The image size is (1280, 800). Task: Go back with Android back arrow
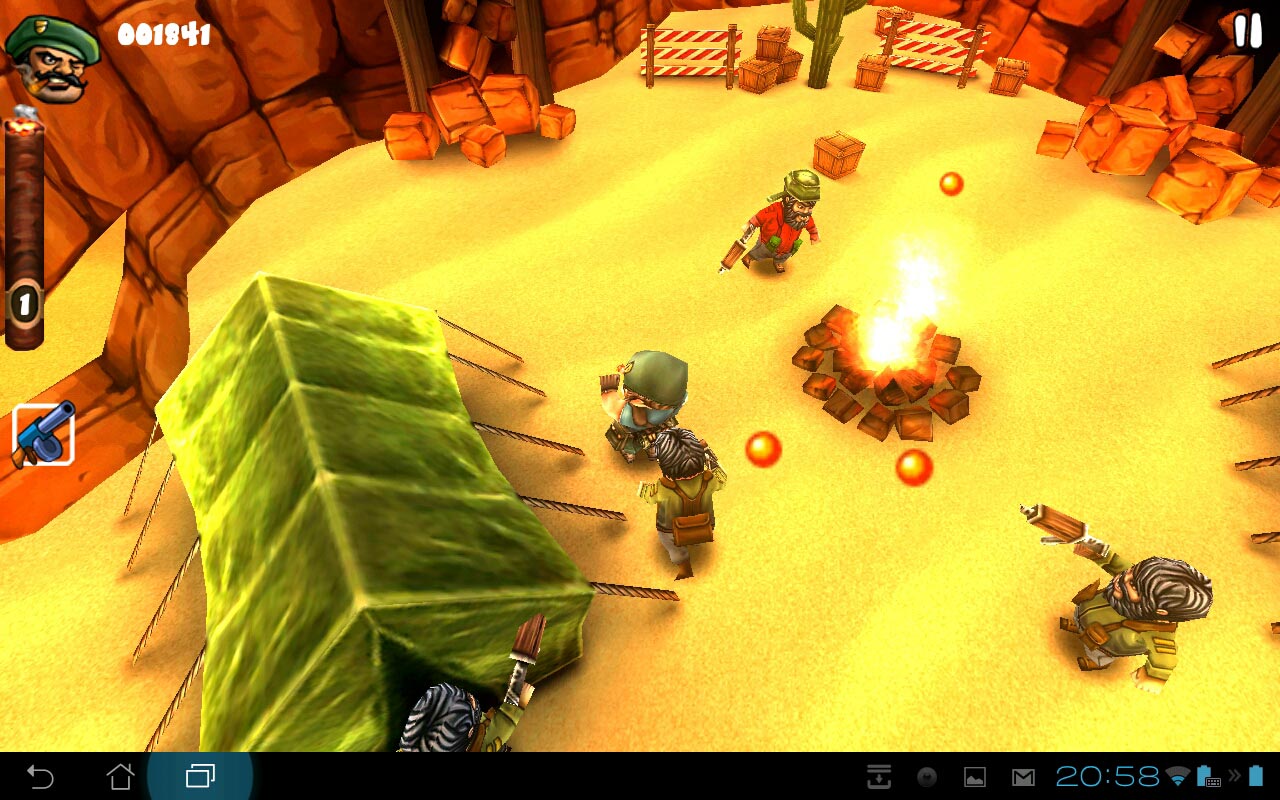click(40, 776)
